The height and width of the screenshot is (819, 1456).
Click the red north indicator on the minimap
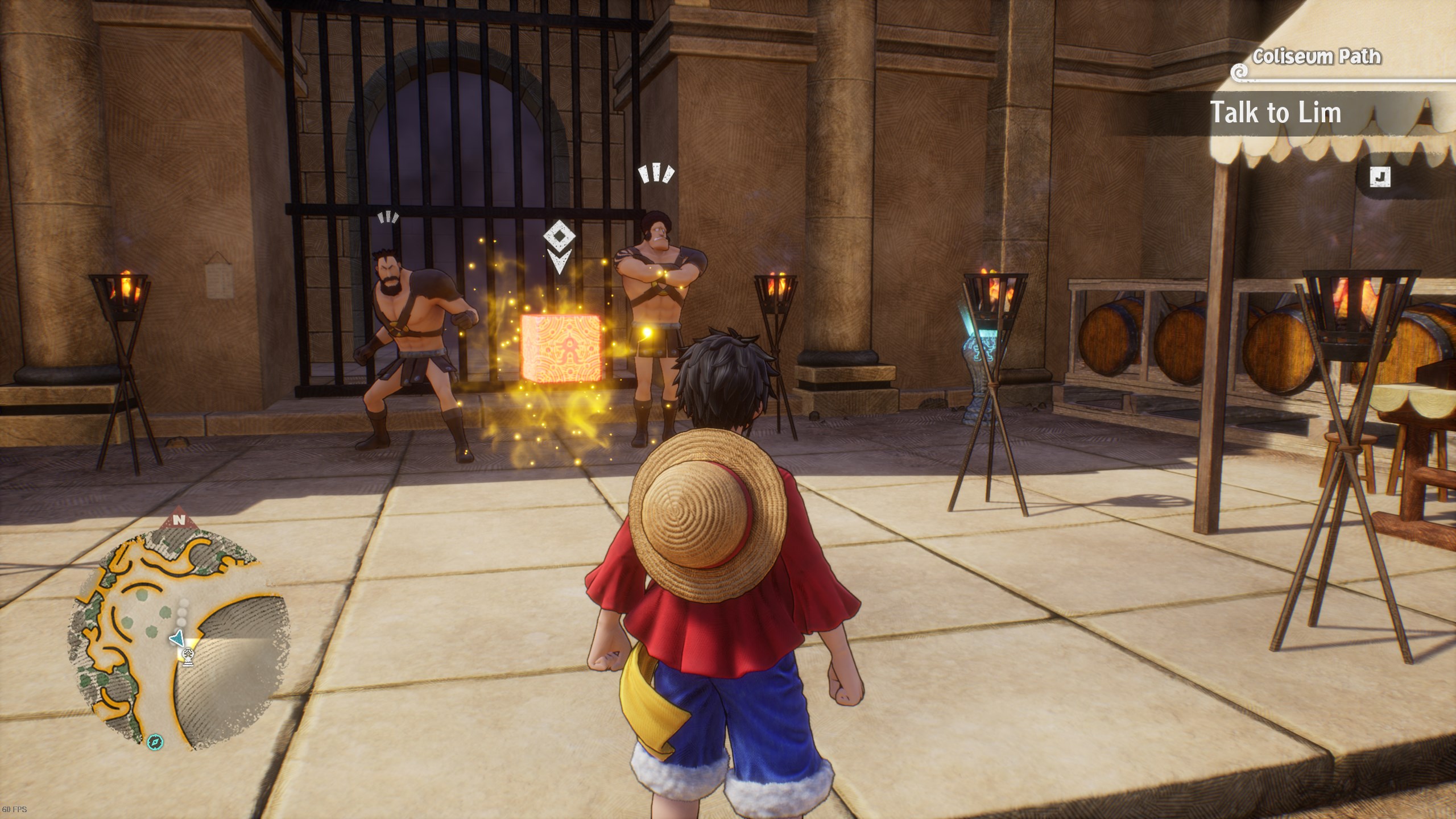coord(180,519)
